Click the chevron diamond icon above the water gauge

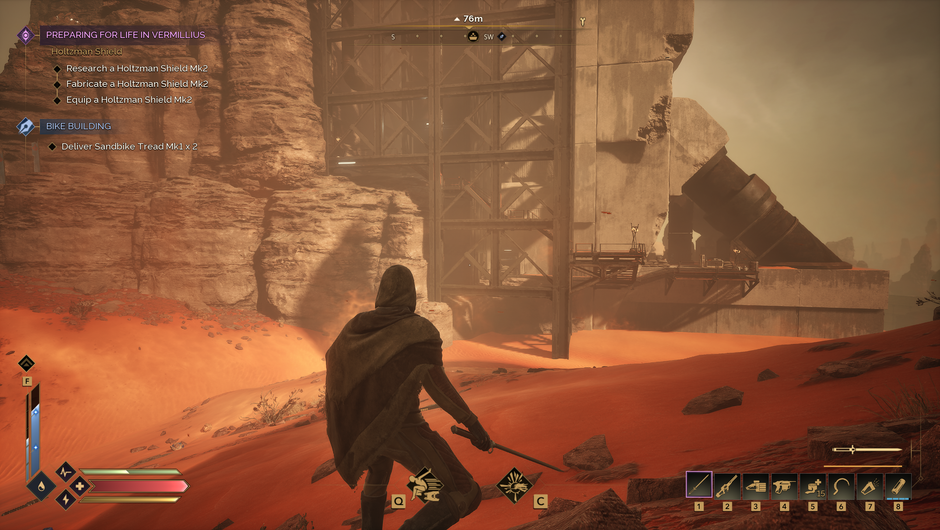click(26, 363)
